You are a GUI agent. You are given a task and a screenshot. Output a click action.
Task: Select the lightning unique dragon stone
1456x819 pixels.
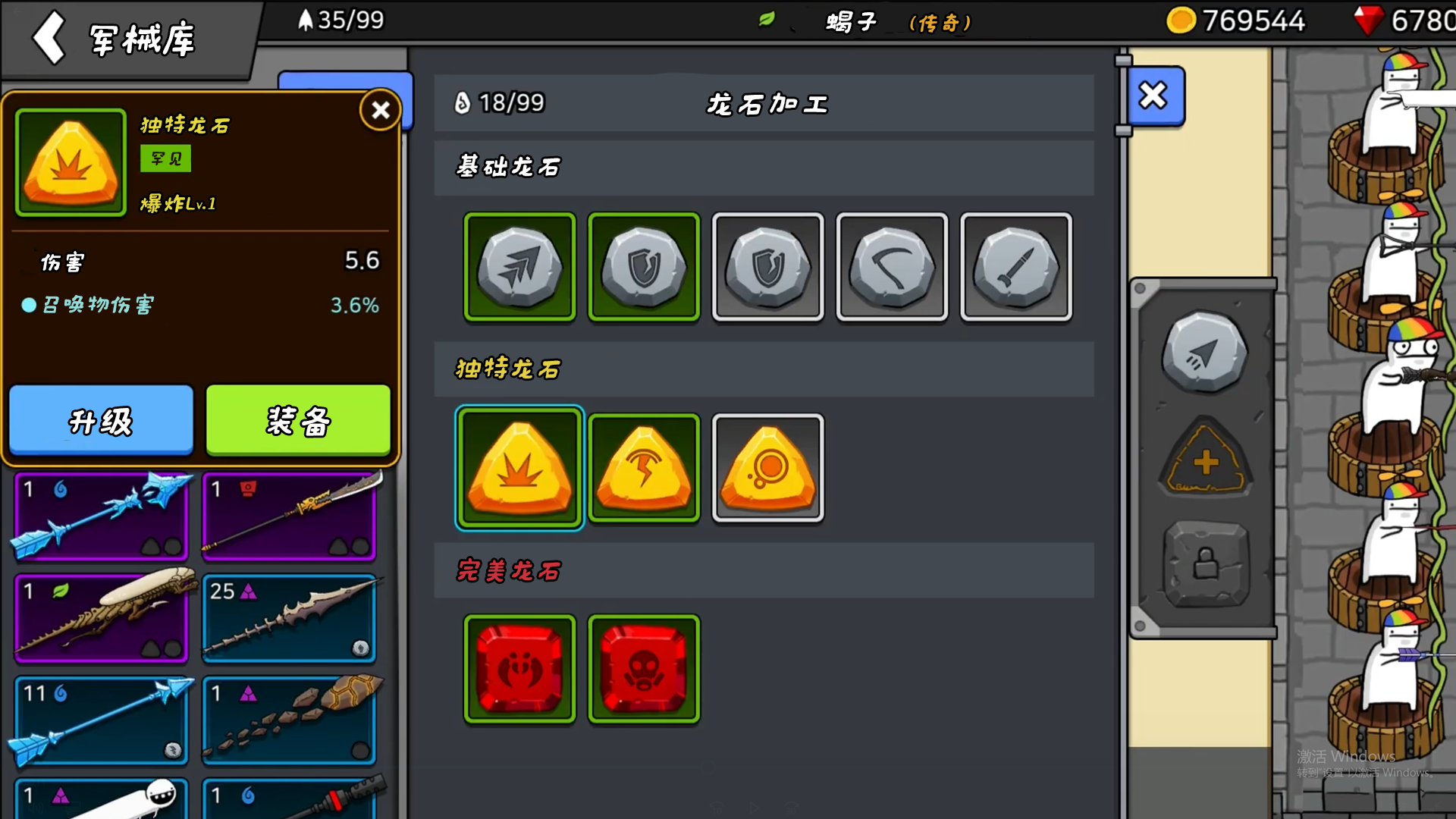coord(644,467)
